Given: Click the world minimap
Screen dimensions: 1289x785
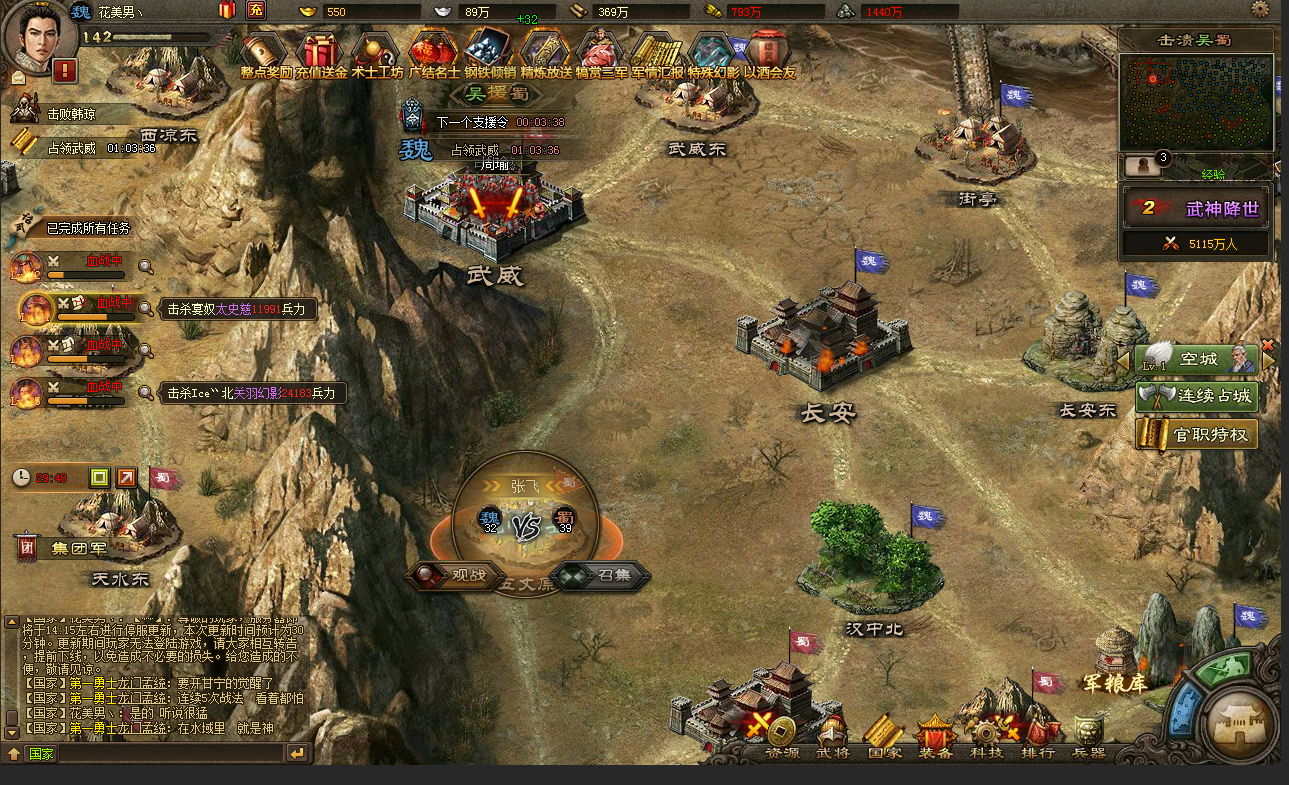Looking at the screenshot, I should tap(1196, 102).
